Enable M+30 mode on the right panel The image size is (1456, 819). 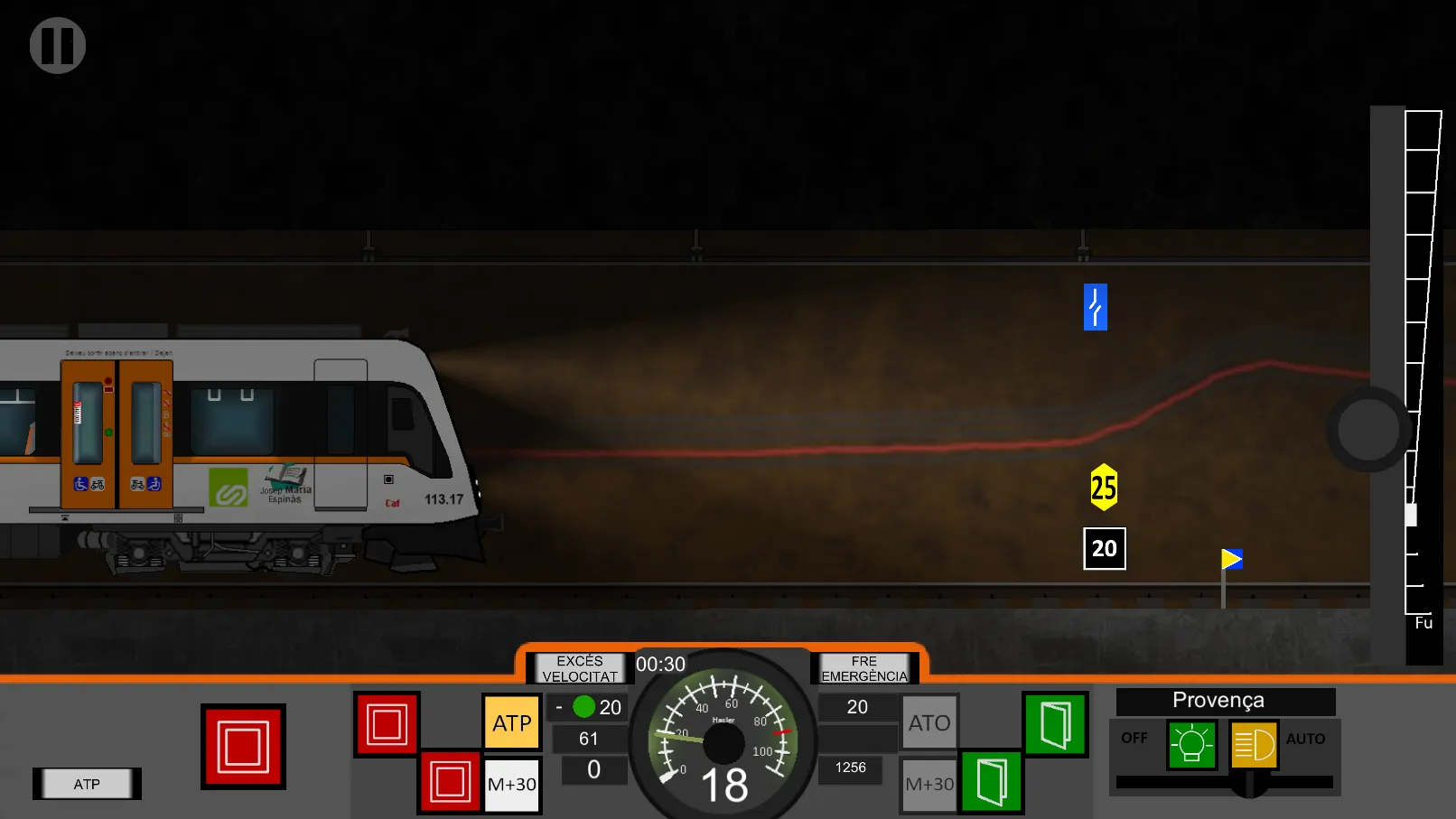click(929, 784)
